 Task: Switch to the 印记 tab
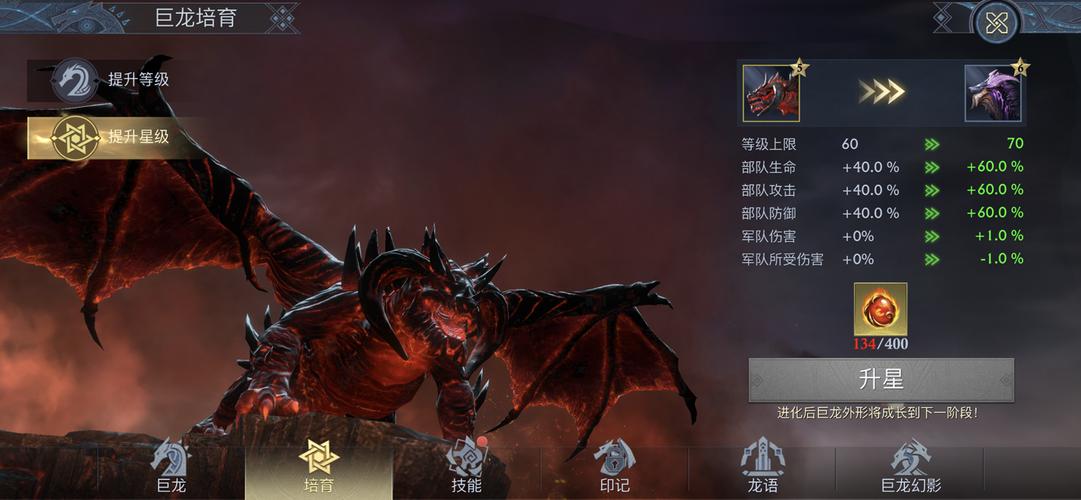[x=614, y=468]
